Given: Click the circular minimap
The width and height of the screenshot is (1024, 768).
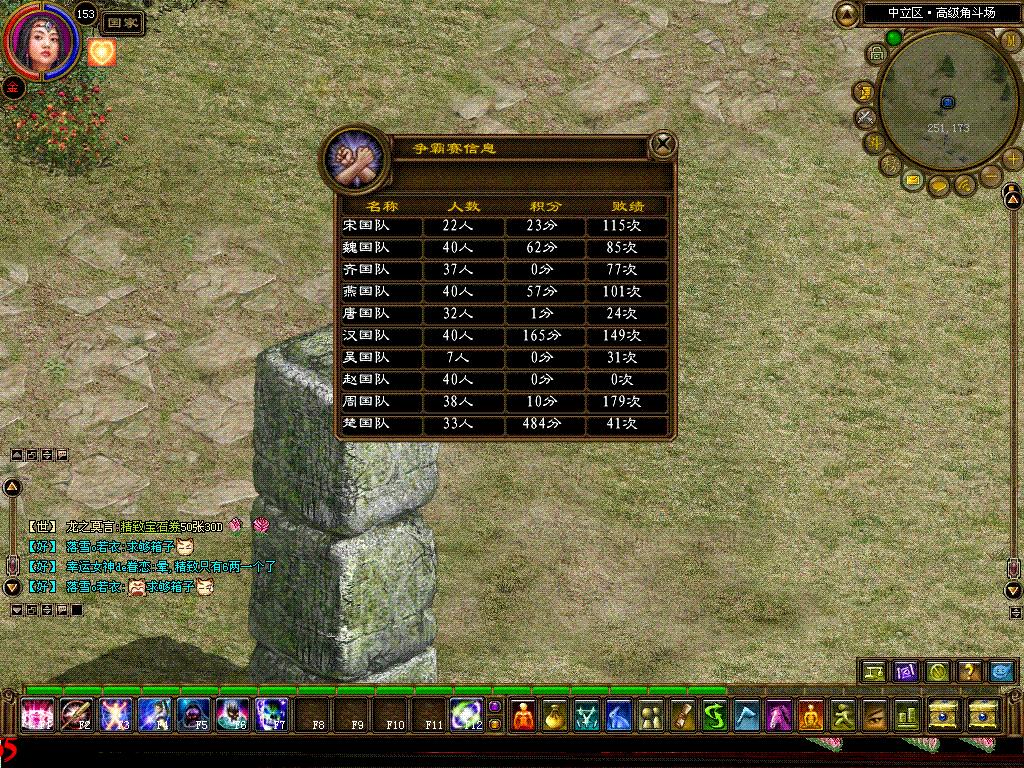Looking at the screenshot, I should click(x=945, y=110).
